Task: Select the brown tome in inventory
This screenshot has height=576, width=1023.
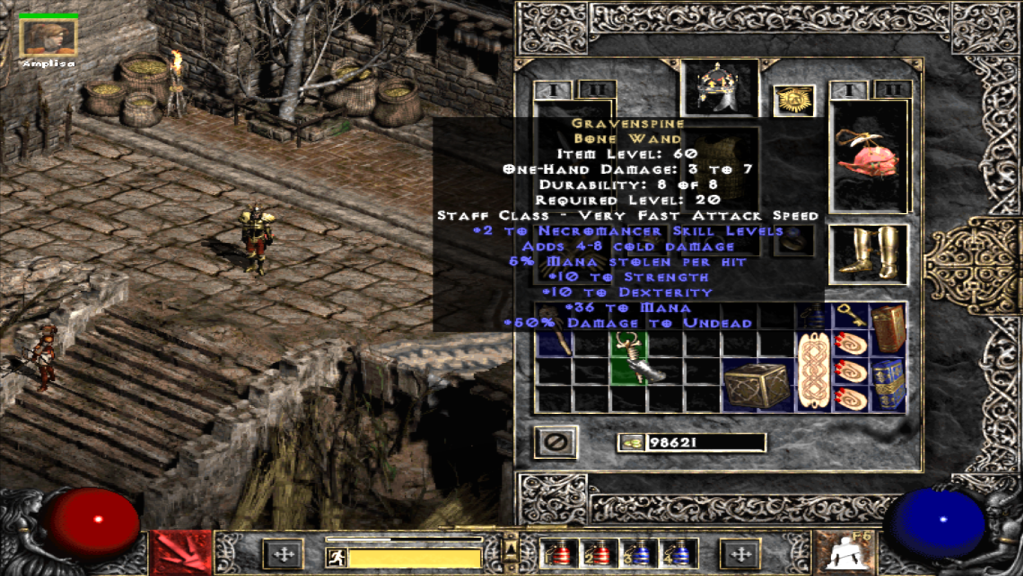Action: click(888, 328)
